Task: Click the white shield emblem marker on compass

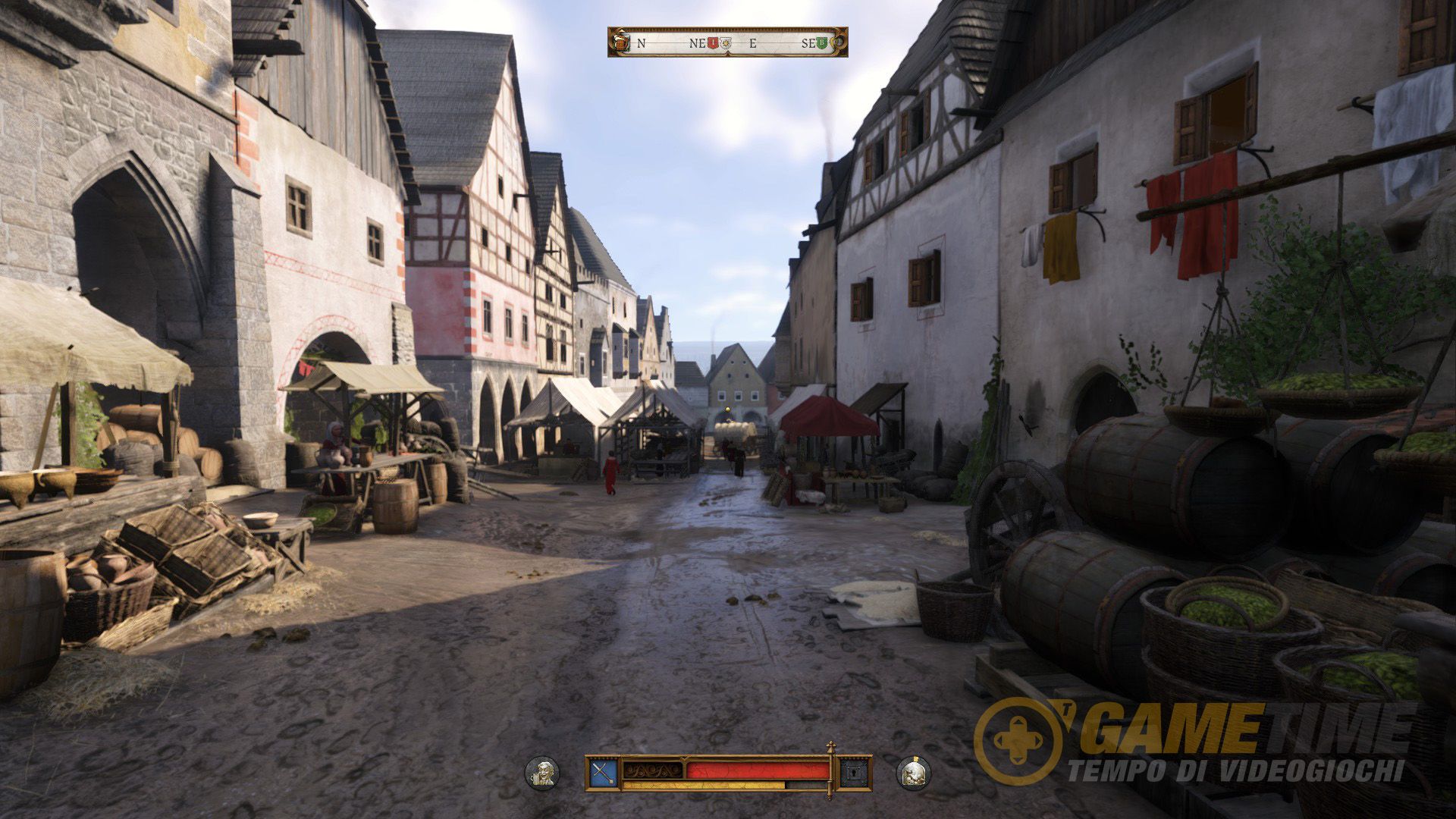Action: click(x=726, y=43)
